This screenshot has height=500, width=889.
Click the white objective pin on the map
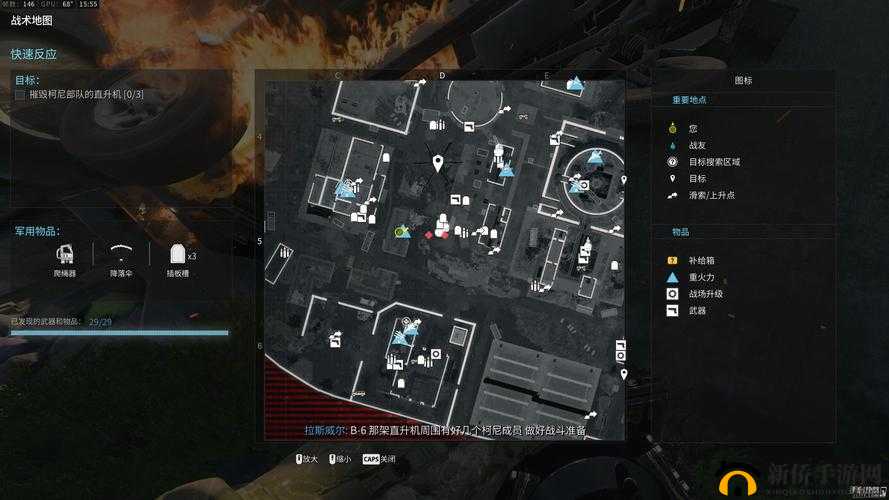(x=438, y=163)
